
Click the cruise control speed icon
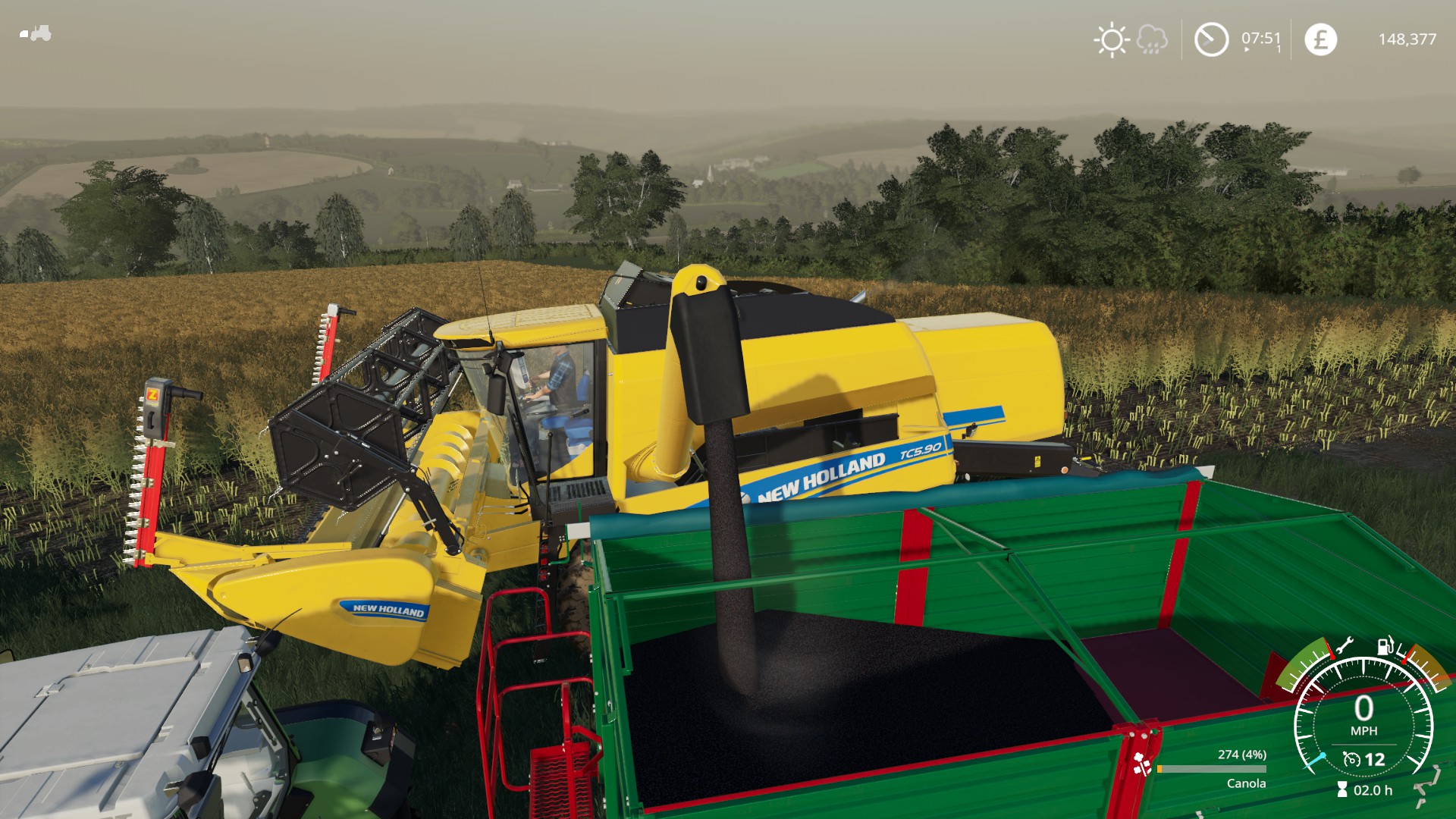pos(1351,759)
